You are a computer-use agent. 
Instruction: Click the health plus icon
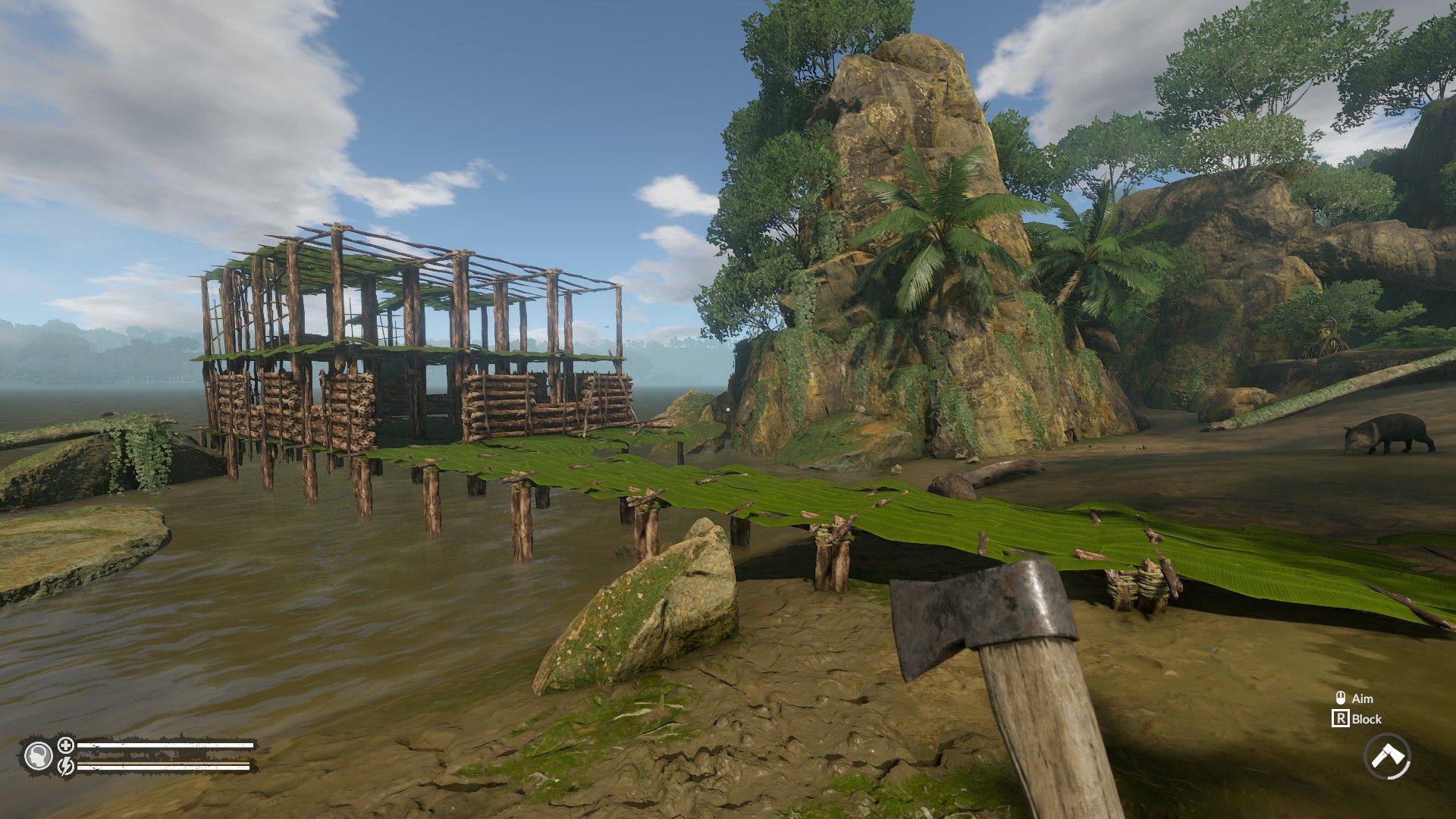coord(66,745)
